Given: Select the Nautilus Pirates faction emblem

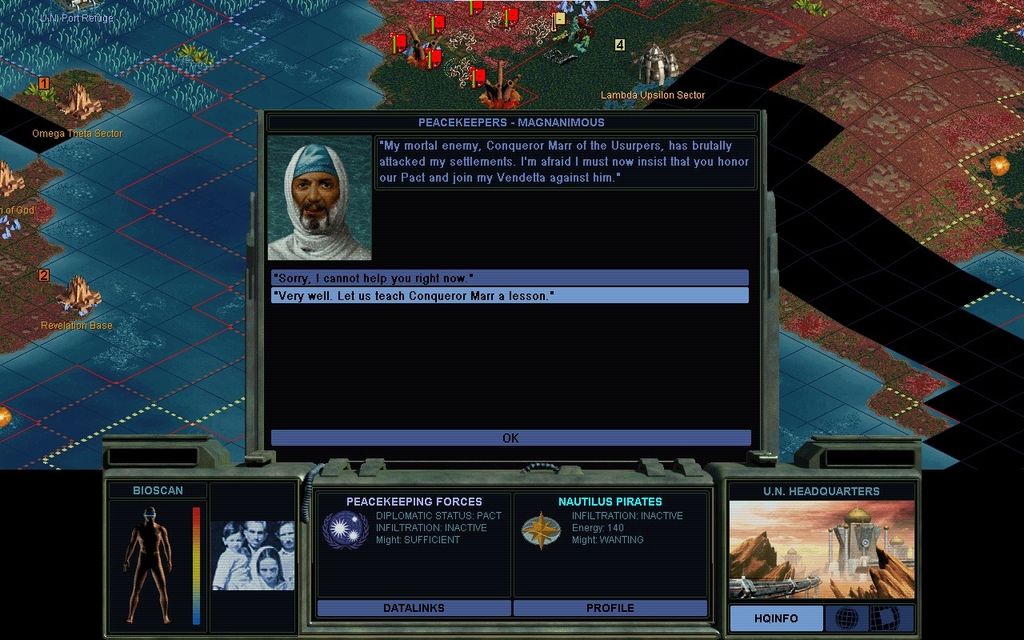Looking at the screenshot, I should [x=541, y=530].
